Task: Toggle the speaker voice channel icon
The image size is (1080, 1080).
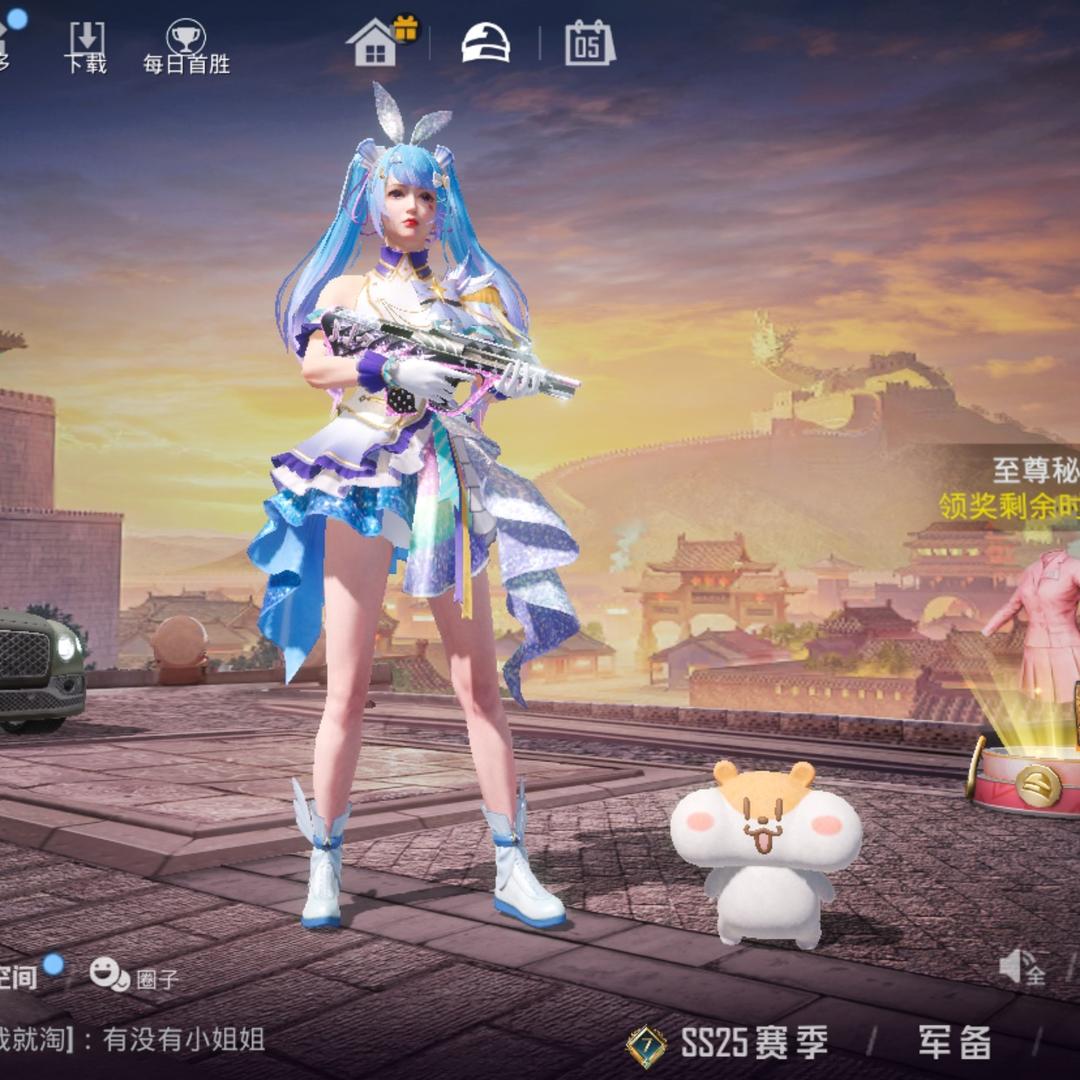Action: pyautogui.click(x=1022, y=967)
